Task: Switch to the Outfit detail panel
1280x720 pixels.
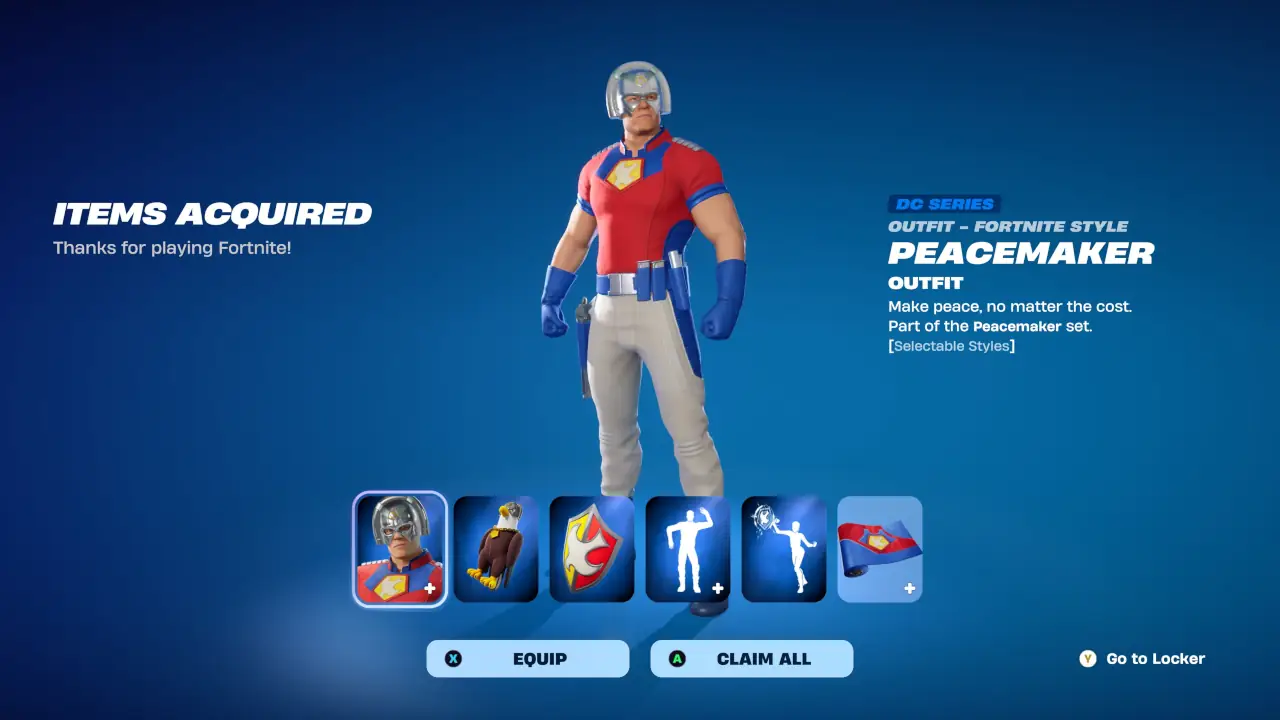Action: [x=925, y=283]
